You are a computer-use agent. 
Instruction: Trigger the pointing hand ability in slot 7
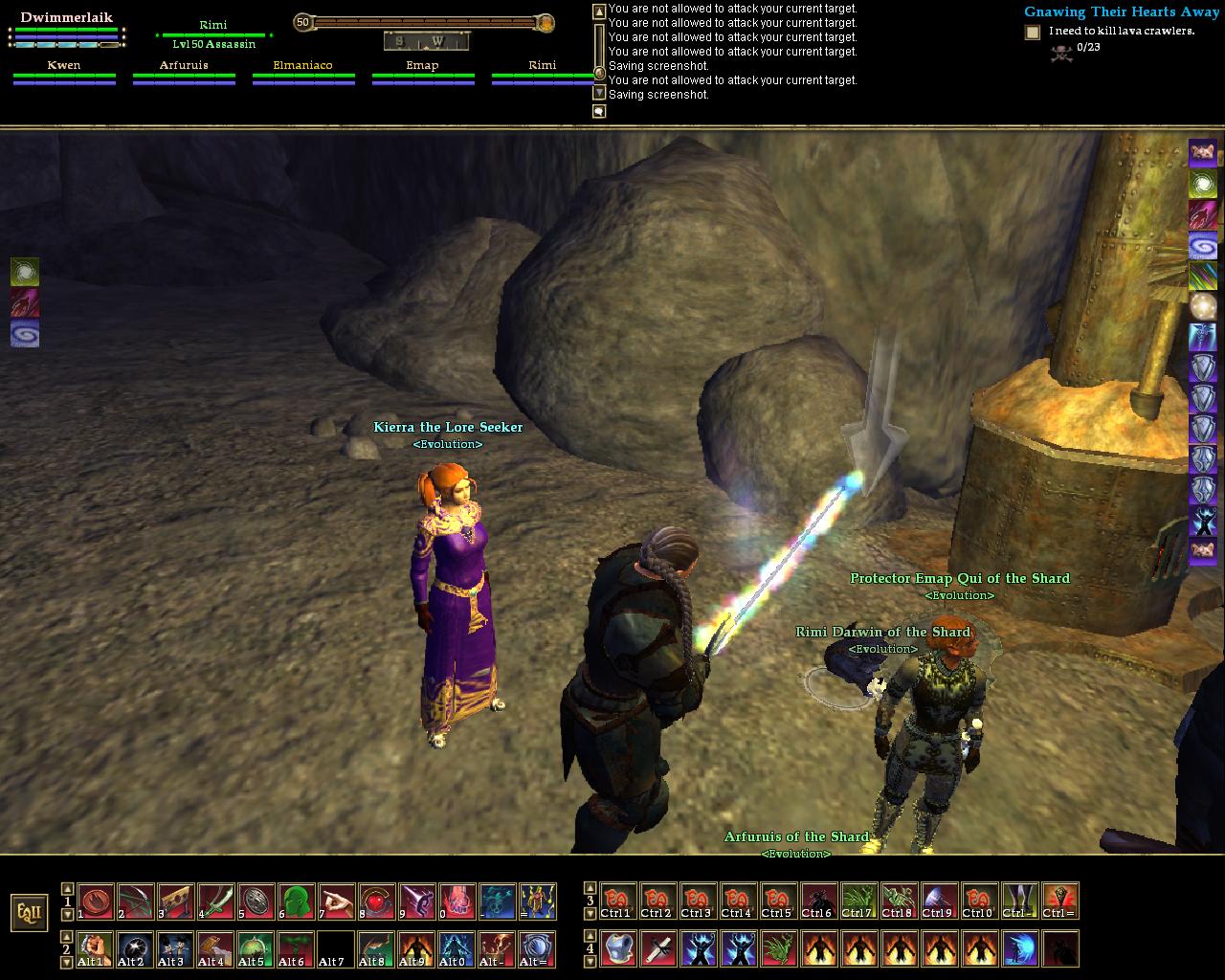coord(336,902)
